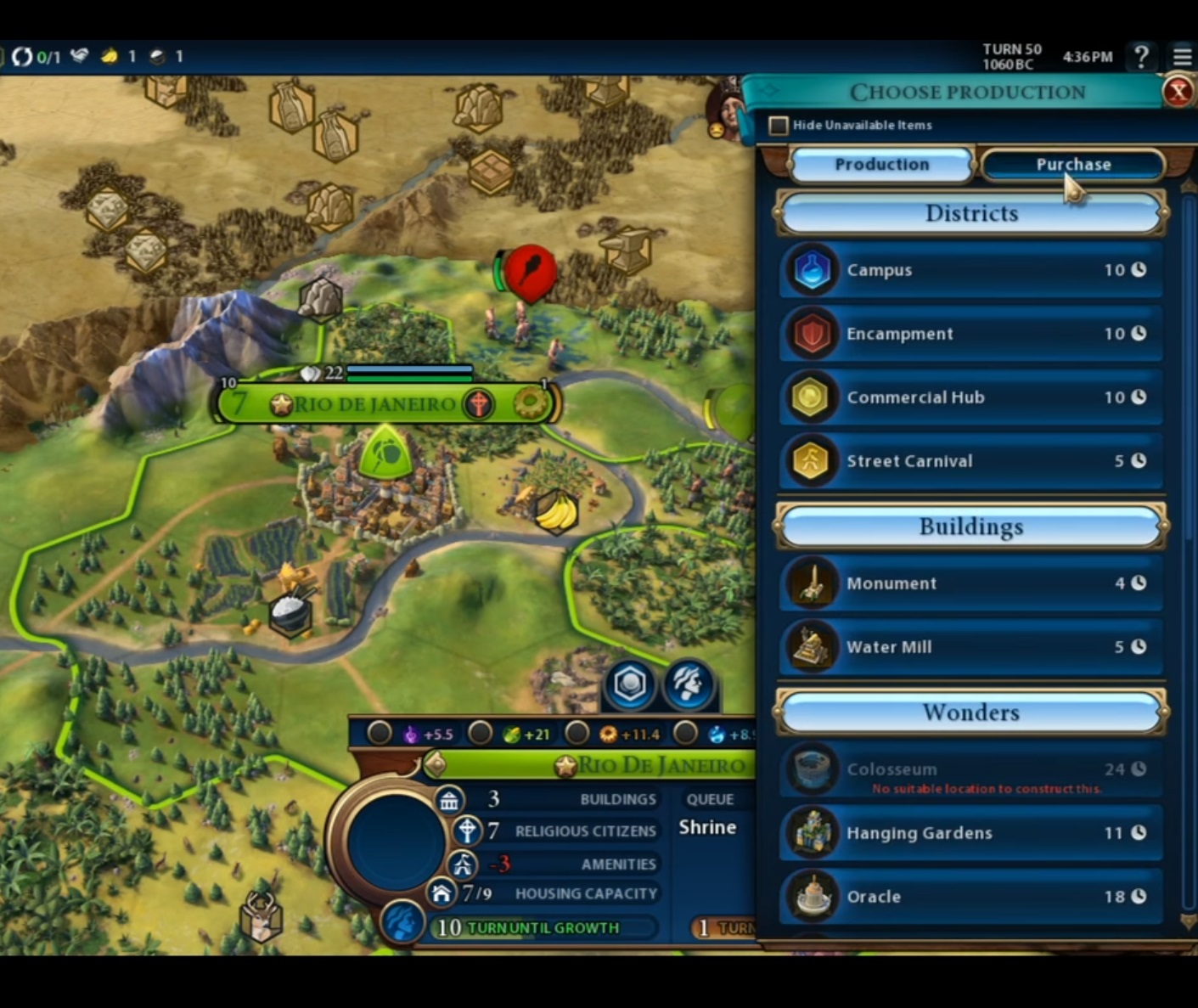Open the hamburger game menu
Image resolution: width=1198 pixels, height=1008 pixels.
coord(1182,57)
